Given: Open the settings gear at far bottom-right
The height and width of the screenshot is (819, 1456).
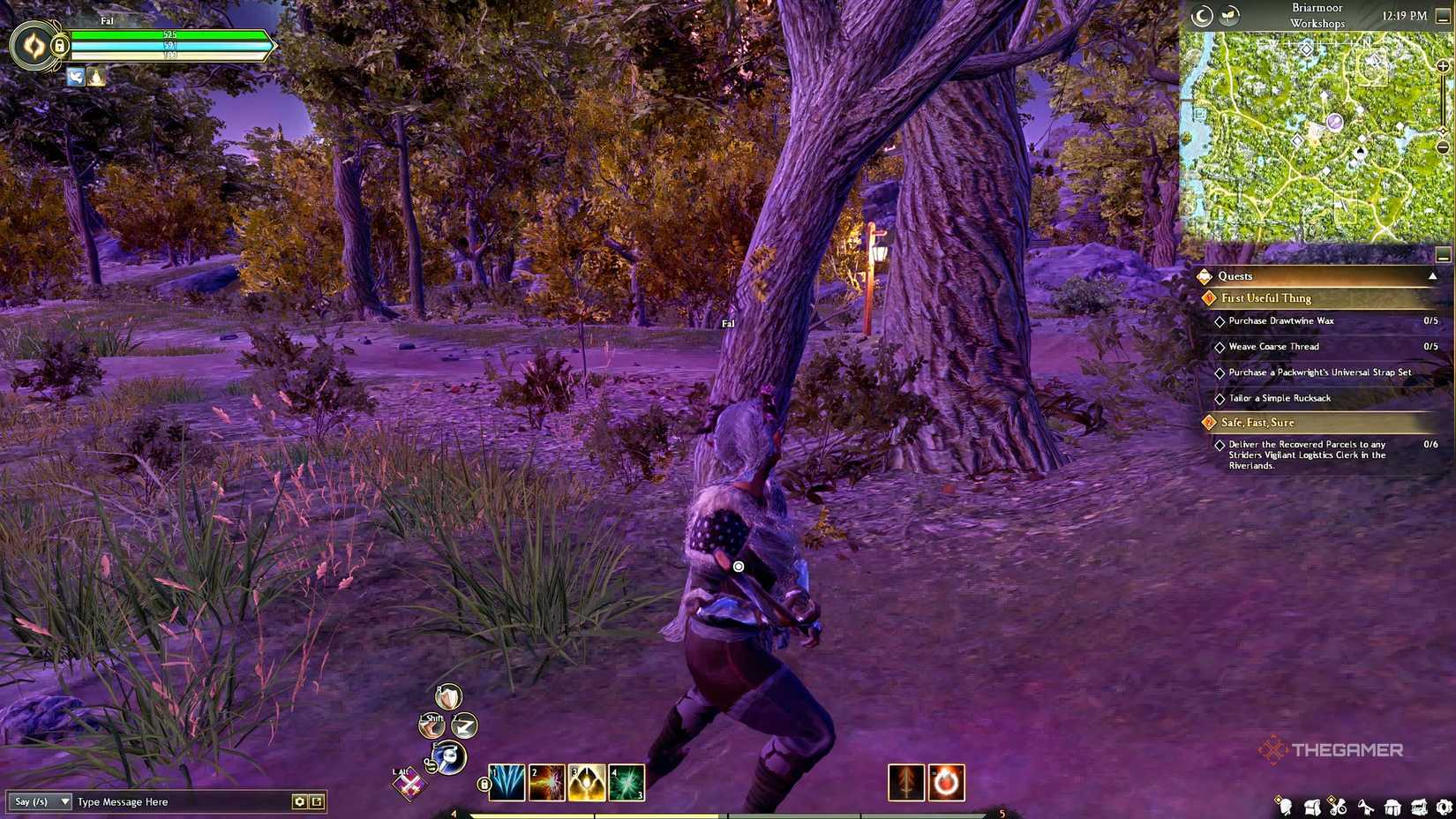Looking at the screenshot, I should pyautogui.click(x=1445, y=805).
